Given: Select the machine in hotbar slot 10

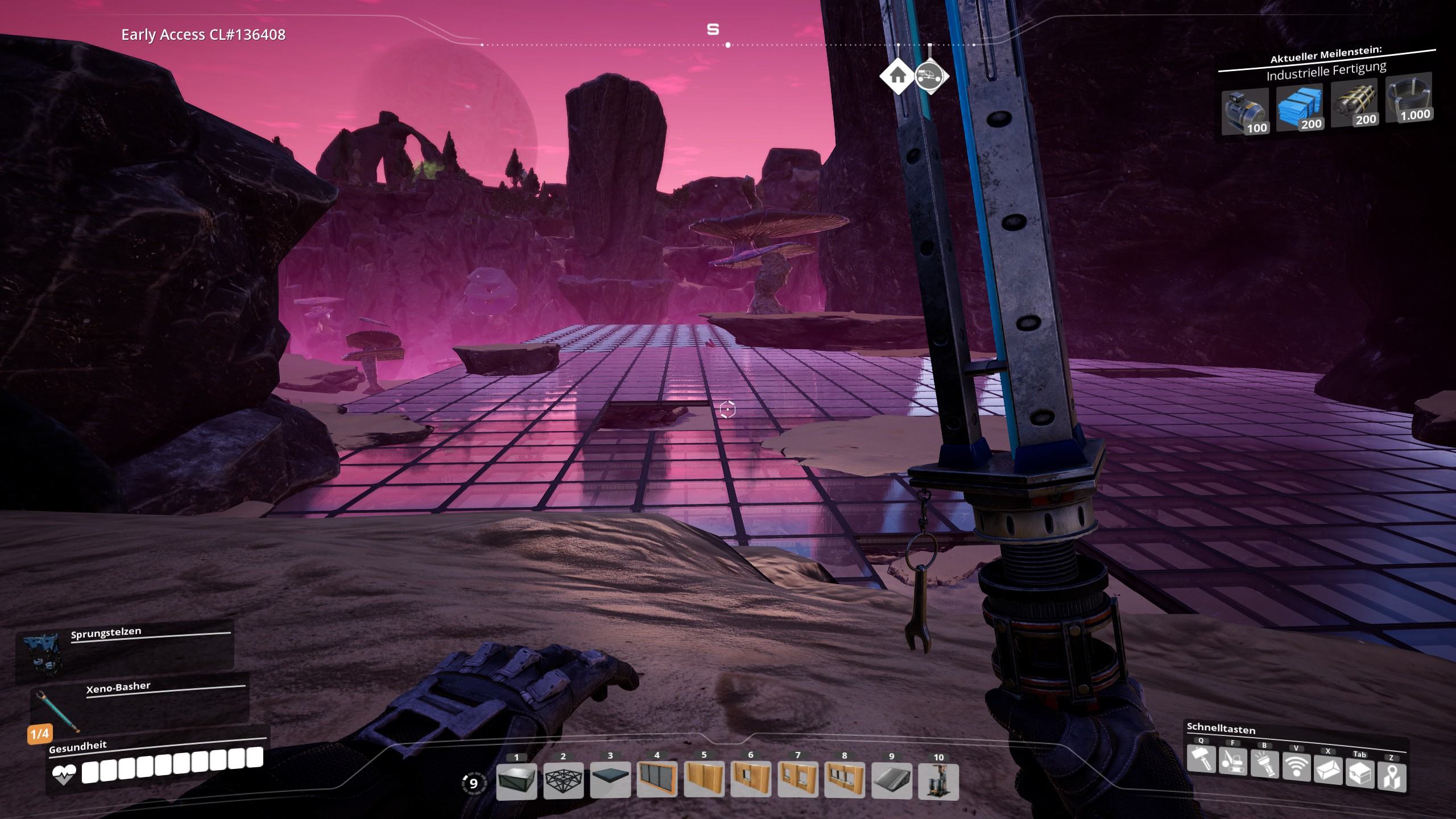Looking at the screenshot, I should click(938, 780).
